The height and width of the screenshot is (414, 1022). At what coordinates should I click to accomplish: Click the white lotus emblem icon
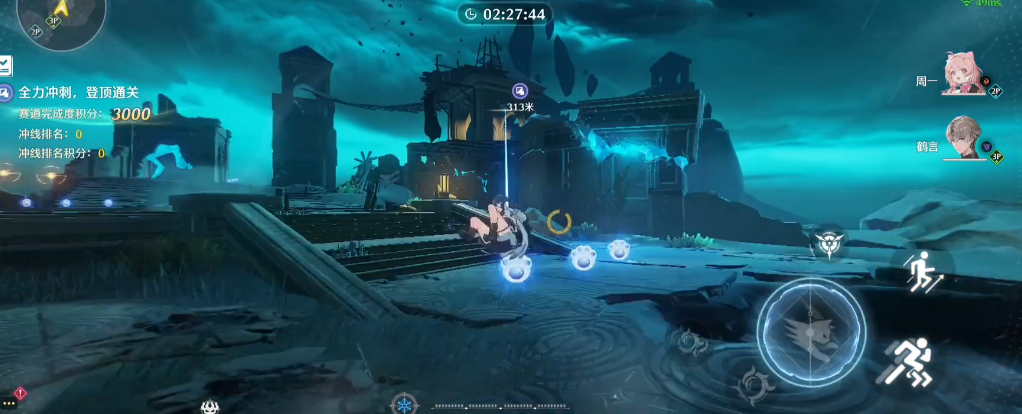[x=210, y=406]
